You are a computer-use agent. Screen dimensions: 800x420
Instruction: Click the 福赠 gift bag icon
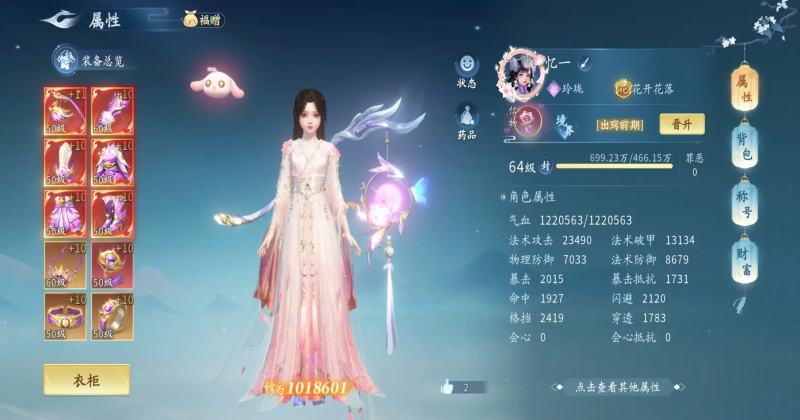click(204, 19)
